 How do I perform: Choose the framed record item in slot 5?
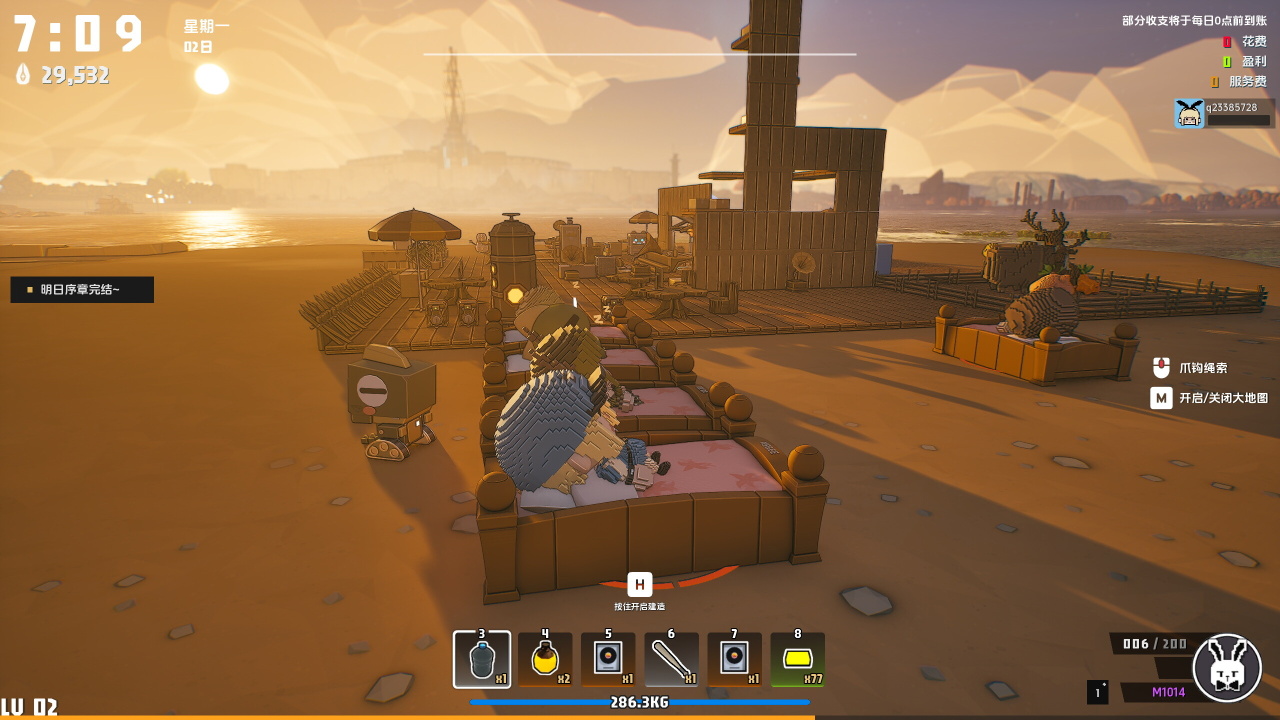tap(608, 660)
